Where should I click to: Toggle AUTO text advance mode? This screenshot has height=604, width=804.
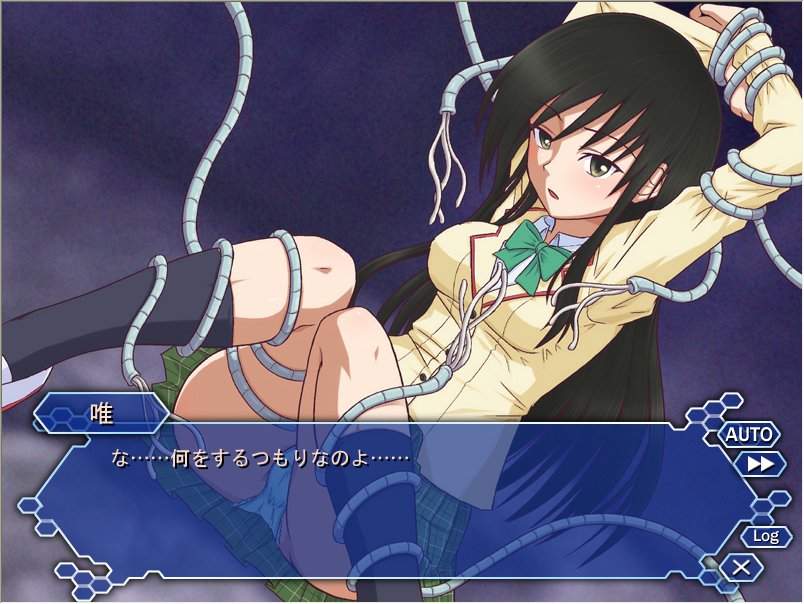pyautogui.click(x=749, y=434)
